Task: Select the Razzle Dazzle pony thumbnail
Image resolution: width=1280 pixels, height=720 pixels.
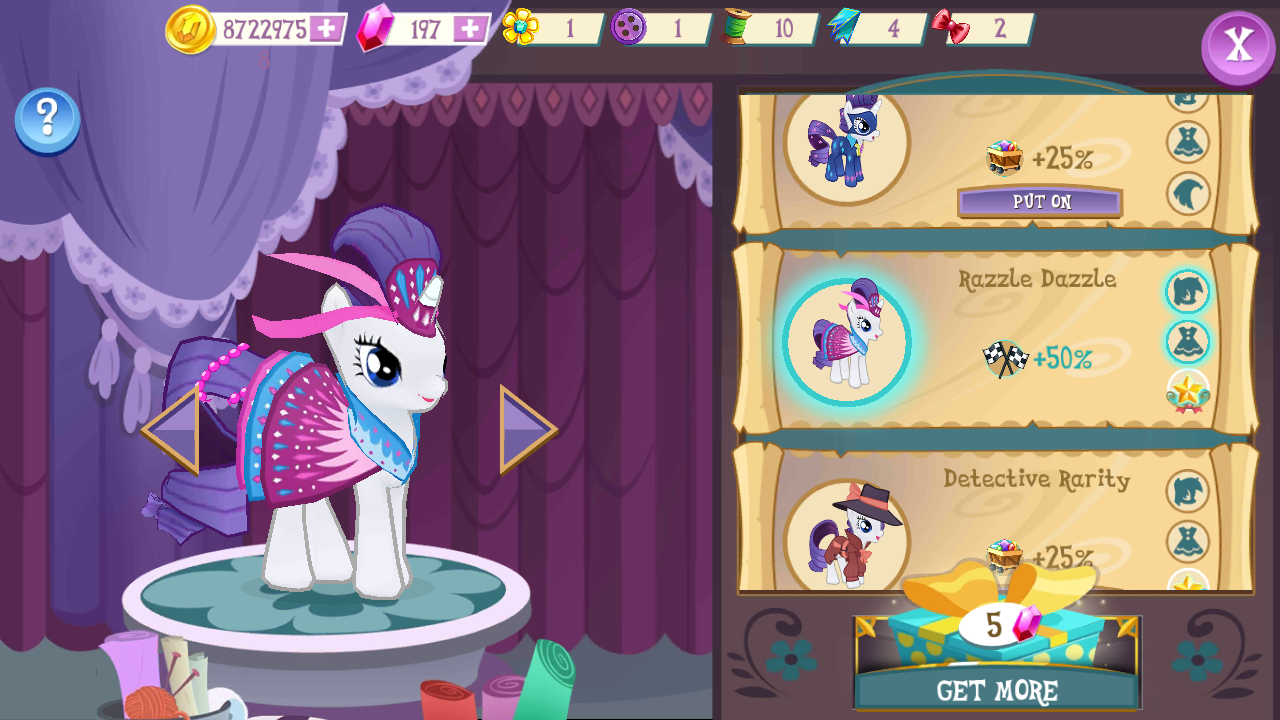Action: point(847,340)
